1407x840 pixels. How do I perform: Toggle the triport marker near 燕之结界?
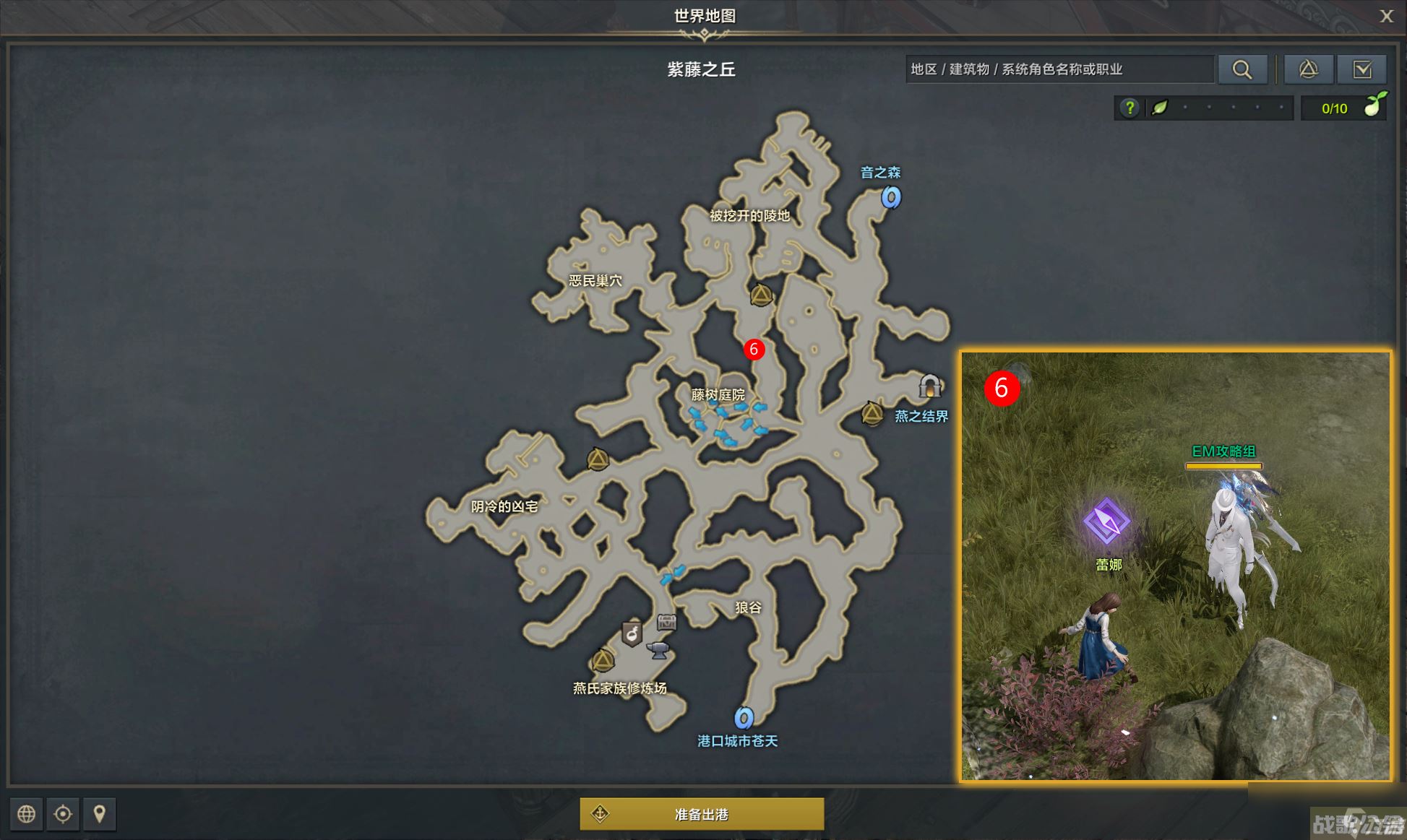872,414
